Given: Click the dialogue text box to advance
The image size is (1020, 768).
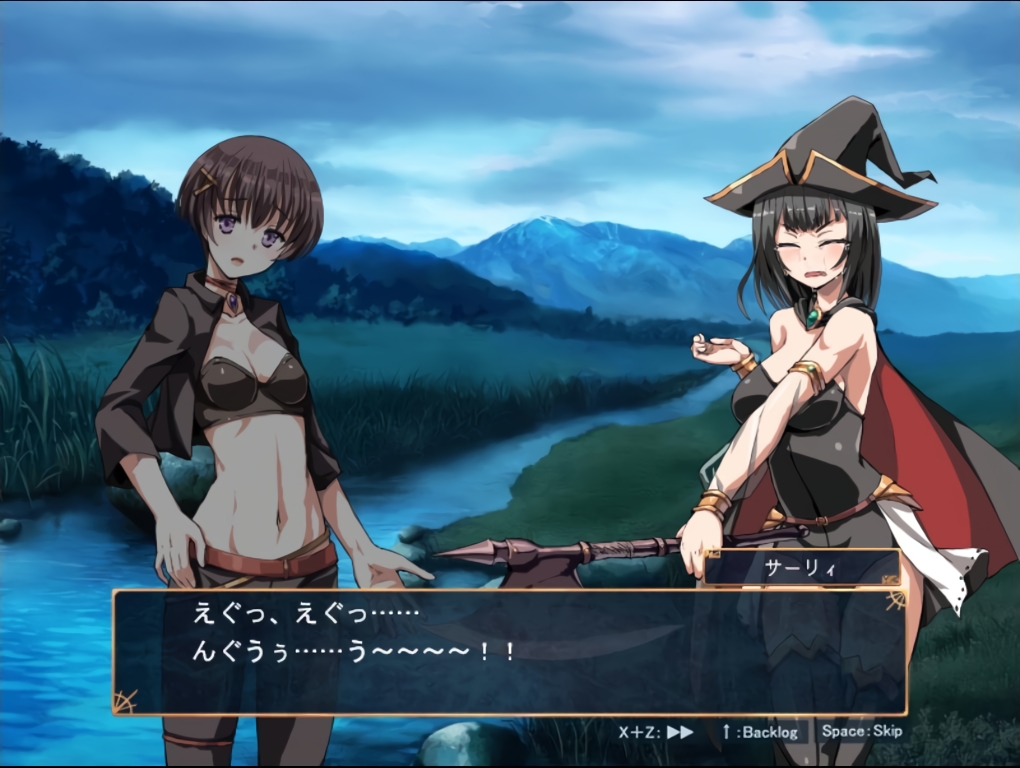Looking at the screenshot, I should pyautogui.click(x=509, y=652).
